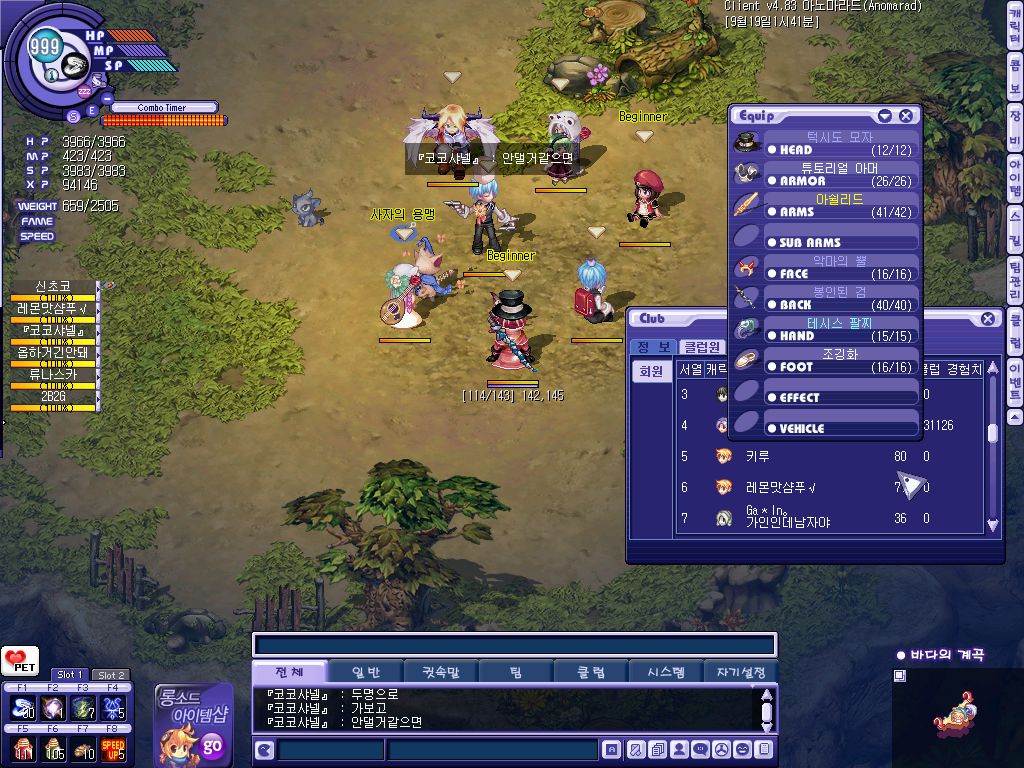Select the HAND equipment slot icon
The width and height of the screenshot is (1024, 768).
747,329
